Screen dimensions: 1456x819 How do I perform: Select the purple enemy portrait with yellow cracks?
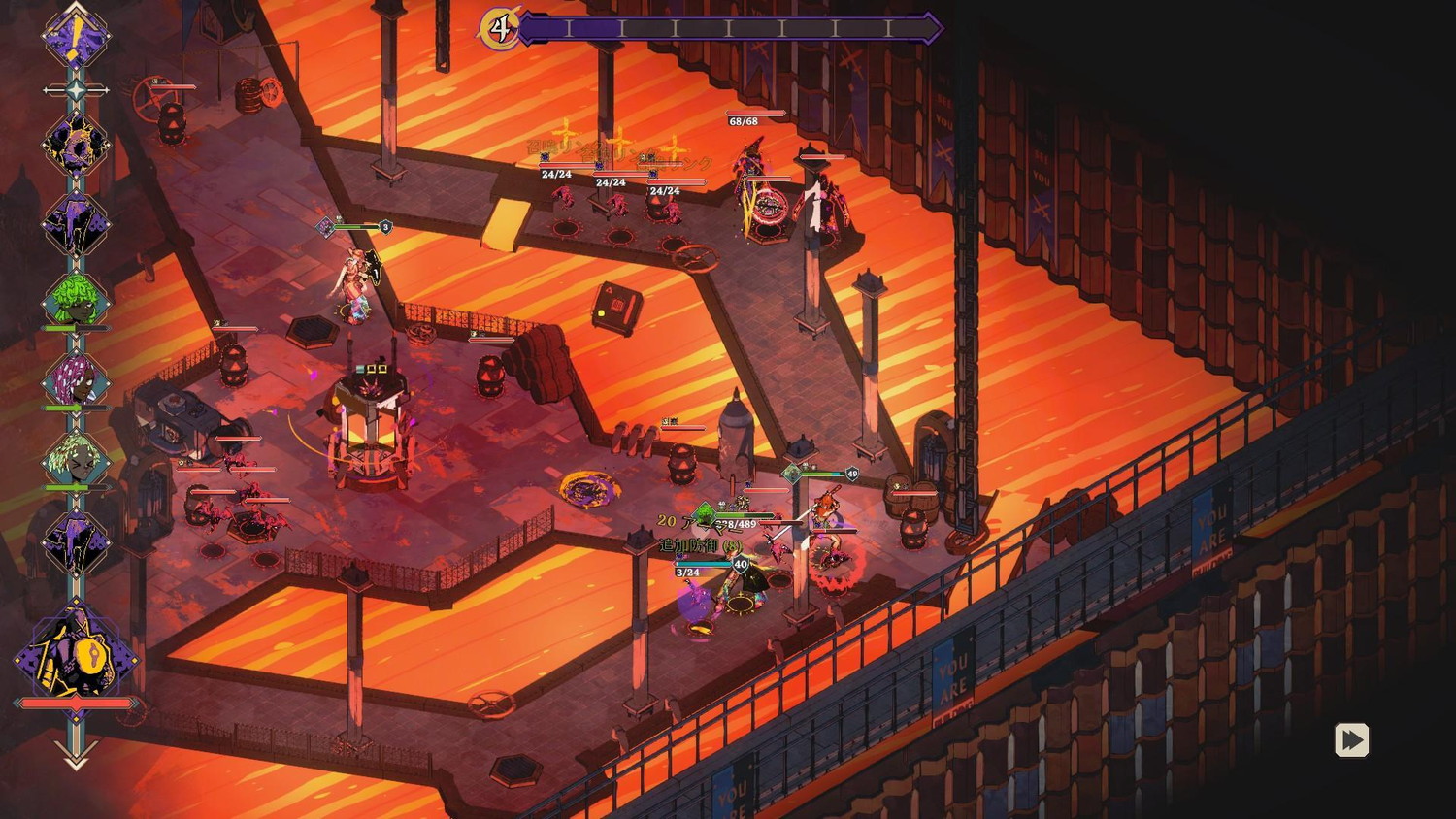(76, 144)
